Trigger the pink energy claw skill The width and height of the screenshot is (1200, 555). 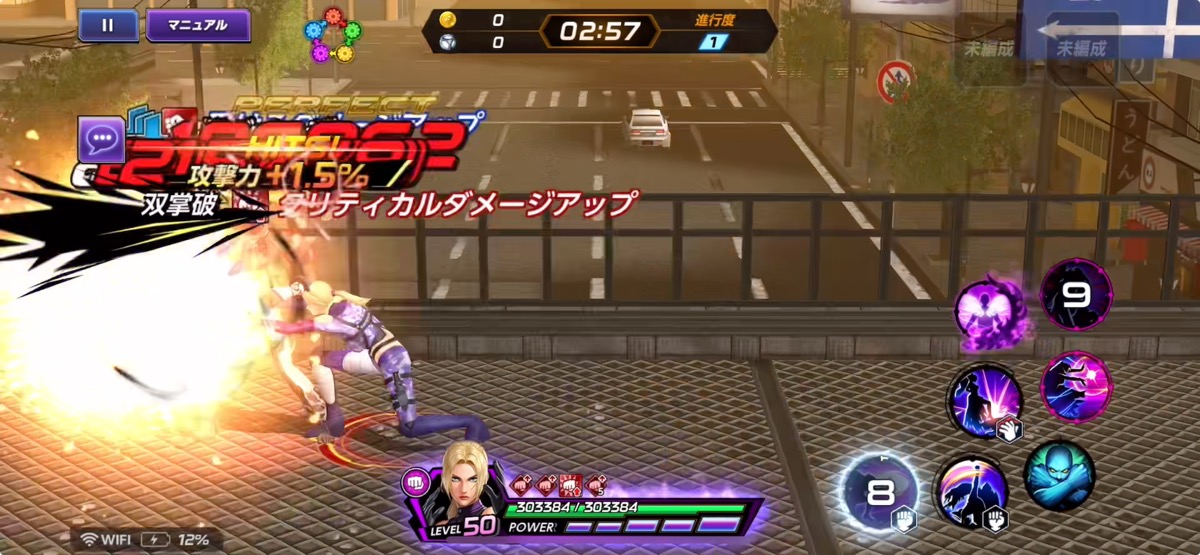click(x=1076, y=385)
